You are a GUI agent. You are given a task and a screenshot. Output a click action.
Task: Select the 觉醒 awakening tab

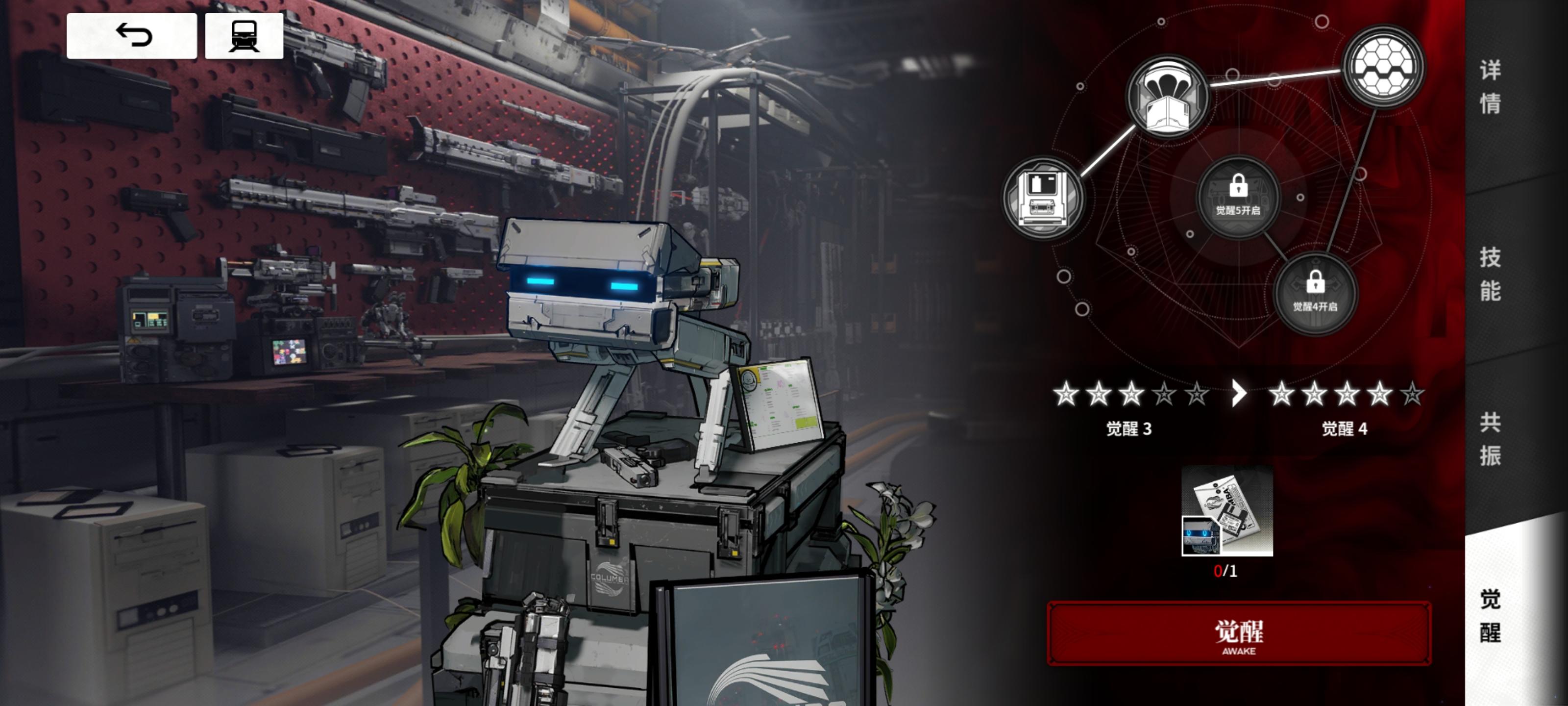1490,615
